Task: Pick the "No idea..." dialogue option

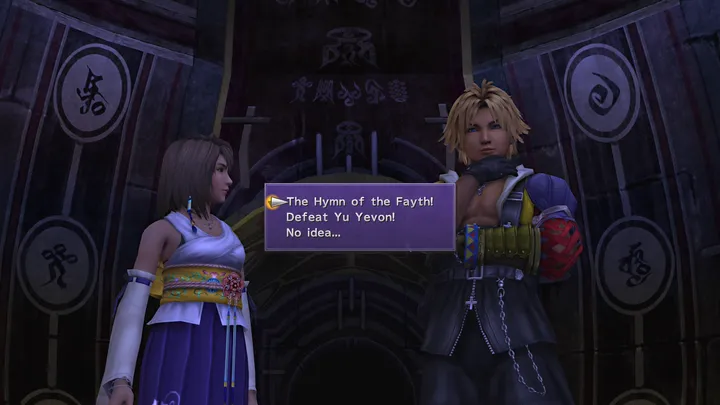Action: click(x=313, y=231)
